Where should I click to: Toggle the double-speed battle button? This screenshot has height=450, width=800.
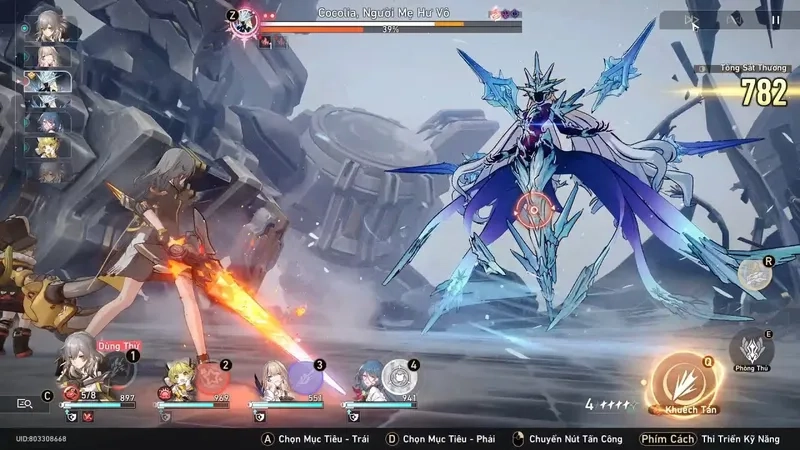(691, 19)
